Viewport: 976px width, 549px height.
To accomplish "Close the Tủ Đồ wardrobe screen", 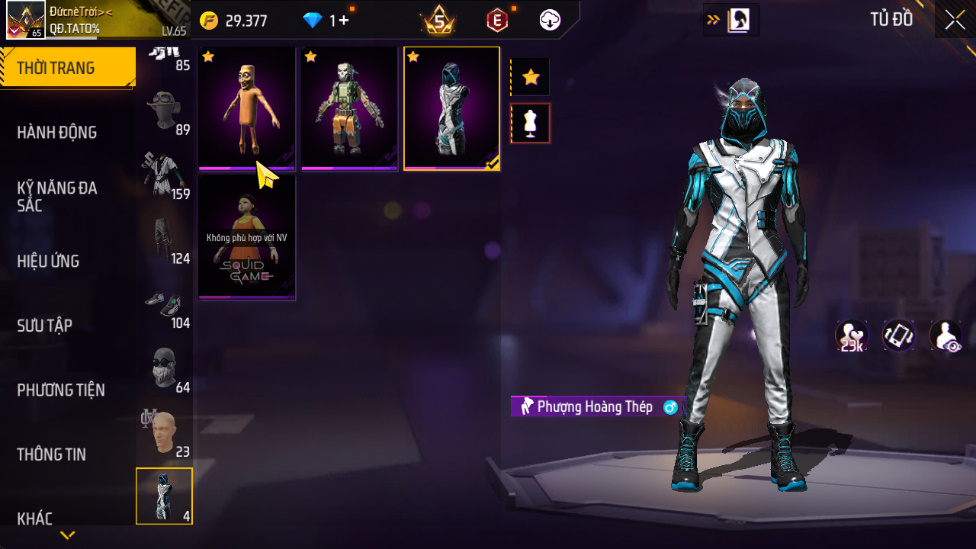I will point(954,20).
